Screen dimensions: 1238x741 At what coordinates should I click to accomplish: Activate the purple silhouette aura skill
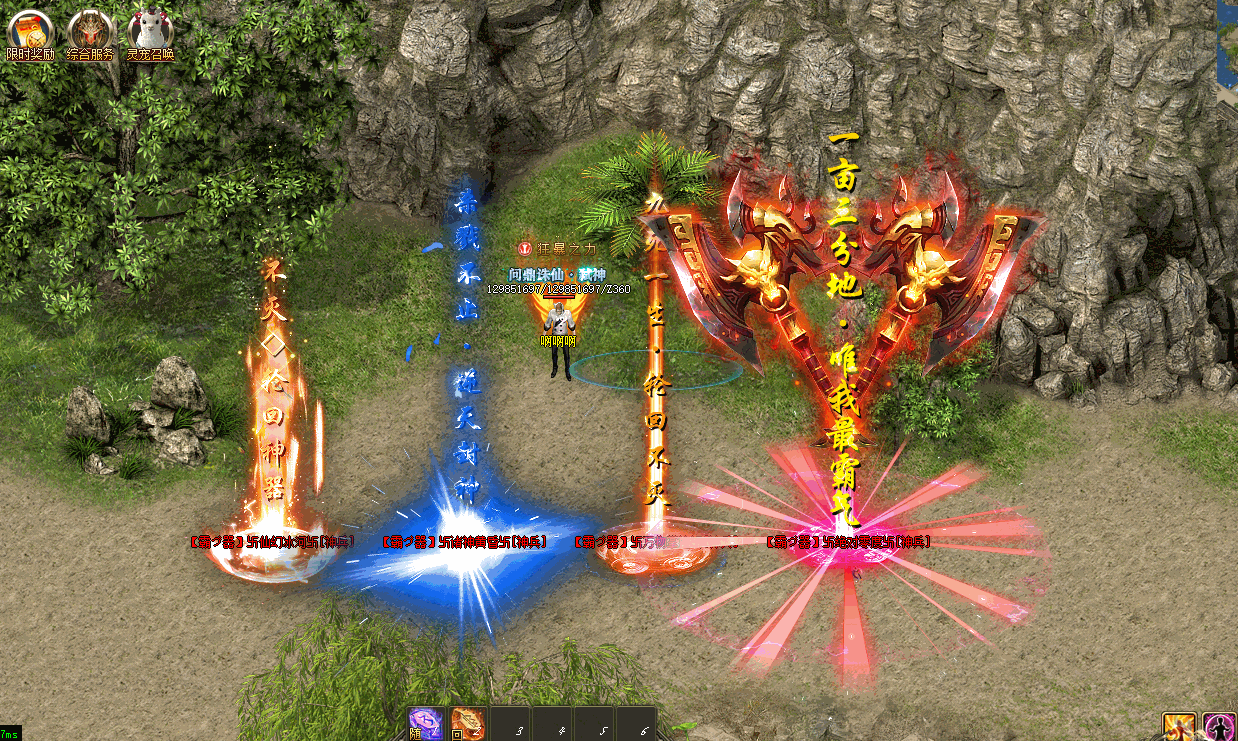point(1219,727)
